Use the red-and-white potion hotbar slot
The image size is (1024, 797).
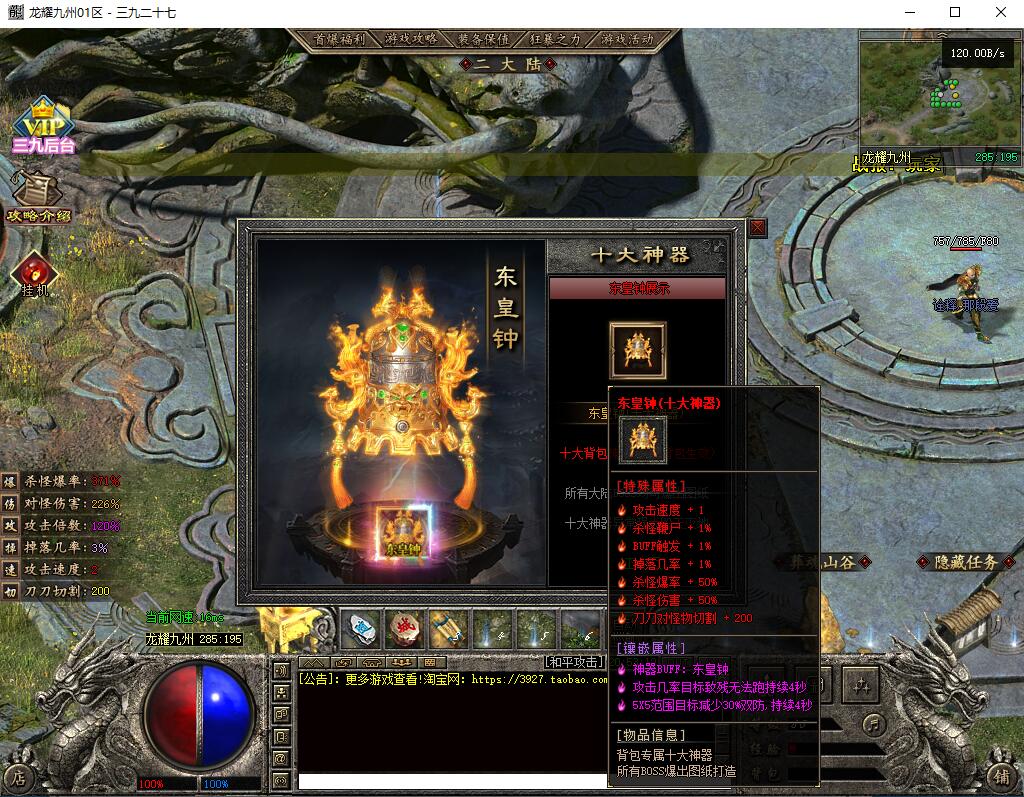(x=404, y=629)
